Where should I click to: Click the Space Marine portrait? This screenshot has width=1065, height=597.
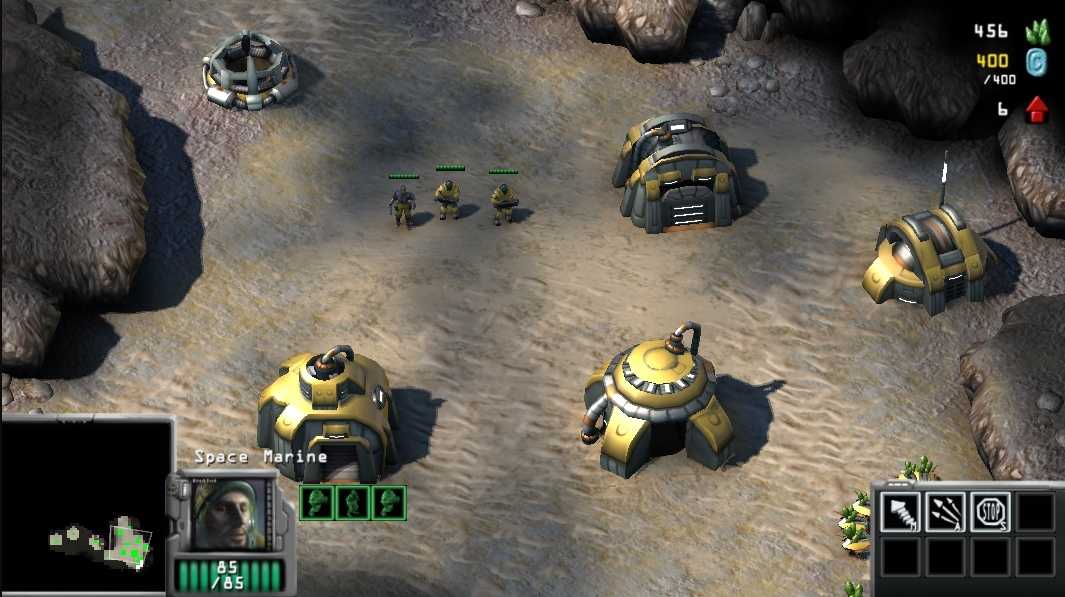(232, 515)
